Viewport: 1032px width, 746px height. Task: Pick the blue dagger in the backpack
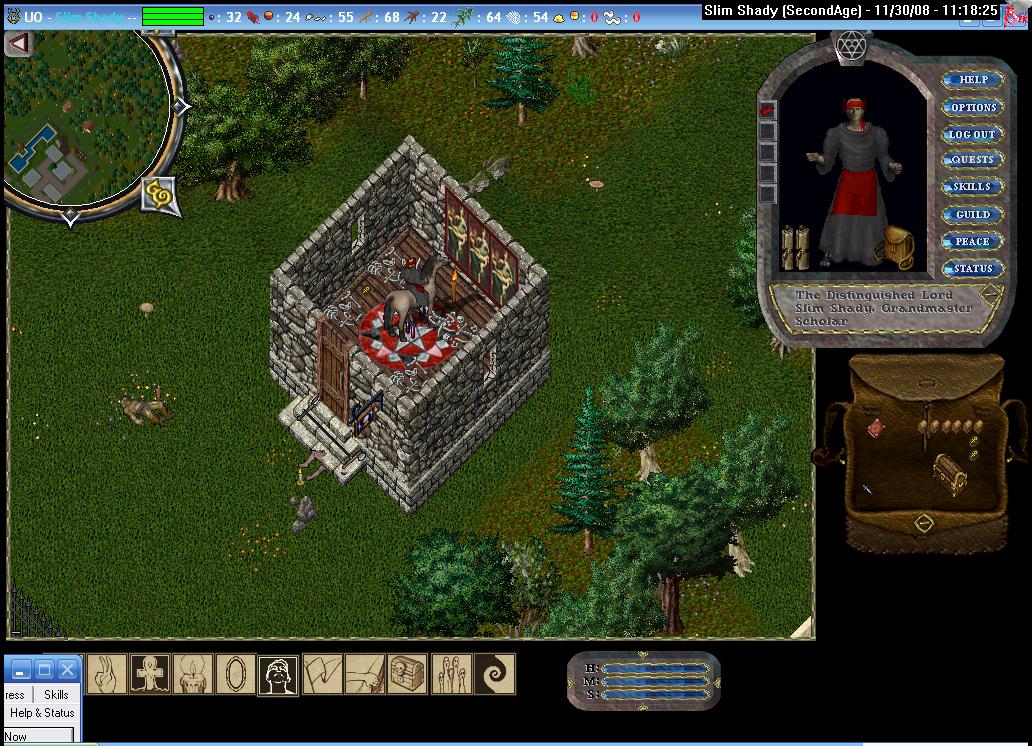[x=866, y=489]
